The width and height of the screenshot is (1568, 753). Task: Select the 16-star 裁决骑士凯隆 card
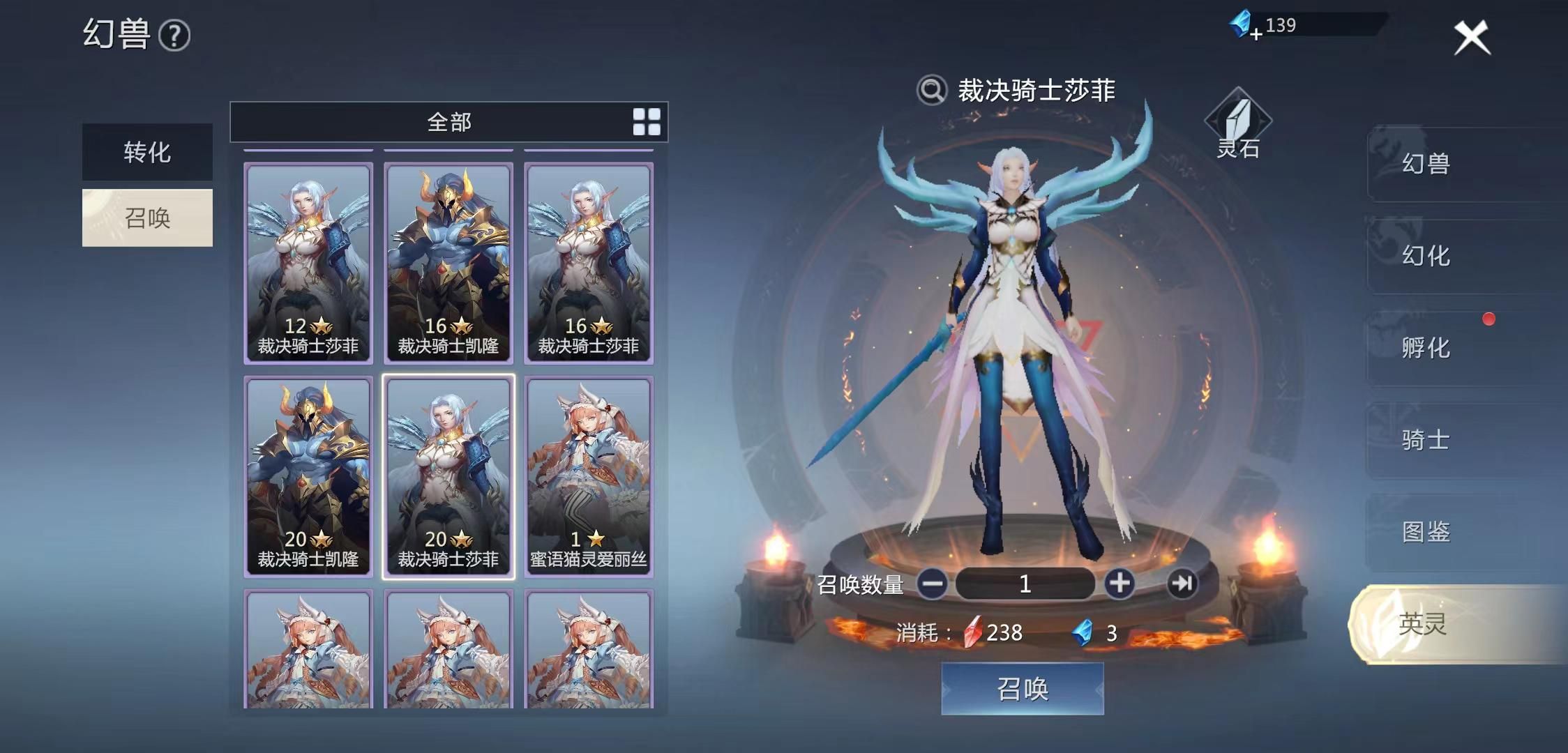(448, 261)
